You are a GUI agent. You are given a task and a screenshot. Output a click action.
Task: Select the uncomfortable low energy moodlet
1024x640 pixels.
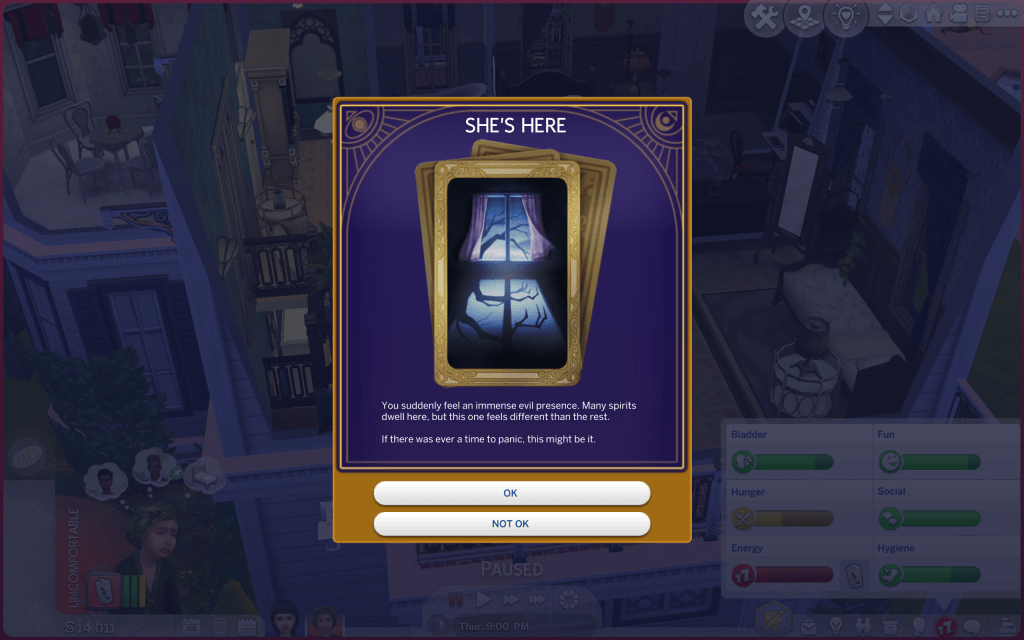coord(105,588)
